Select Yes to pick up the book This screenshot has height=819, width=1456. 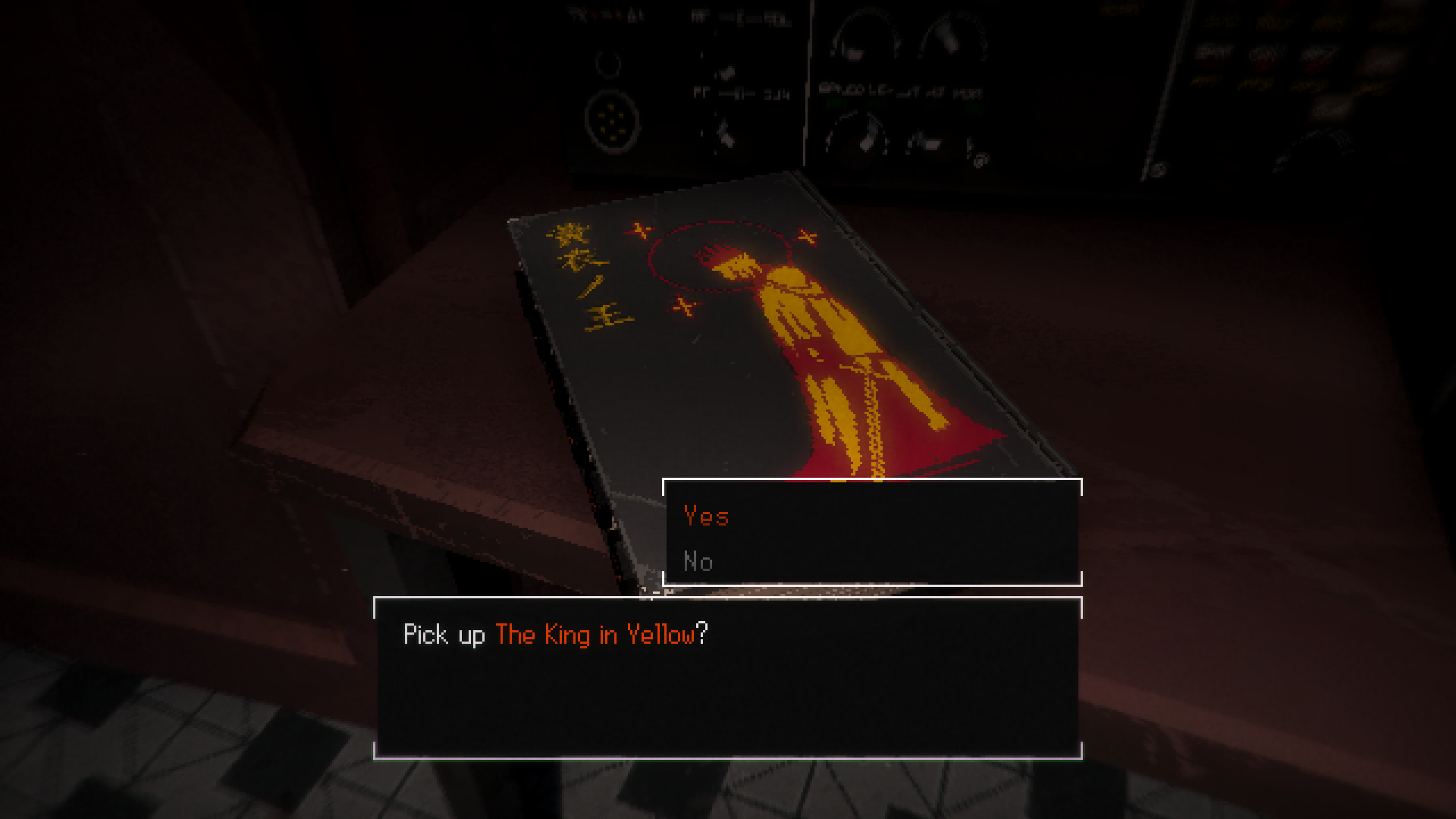pos(705,516)
